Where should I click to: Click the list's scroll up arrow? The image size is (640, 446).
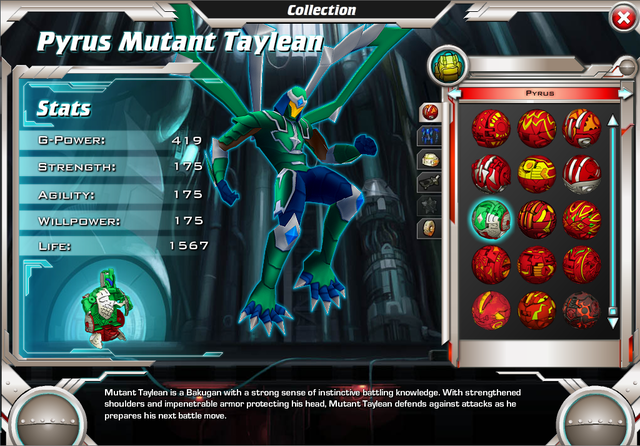click(613, 120)
